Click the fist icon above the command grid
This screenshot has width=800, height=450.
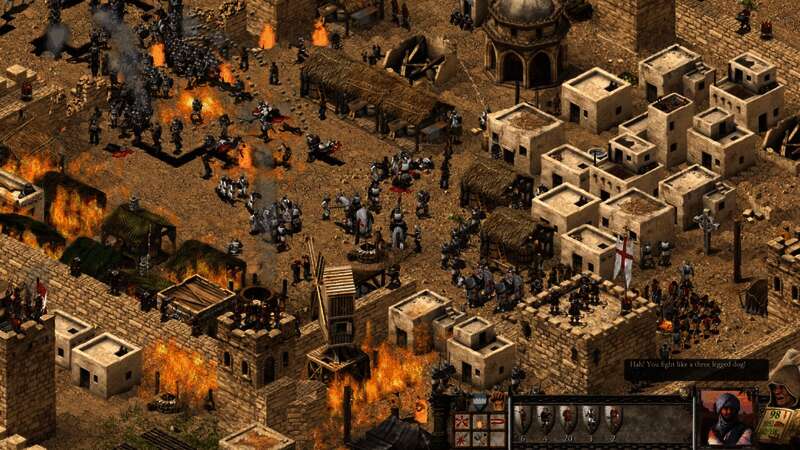tap(496, 402)
